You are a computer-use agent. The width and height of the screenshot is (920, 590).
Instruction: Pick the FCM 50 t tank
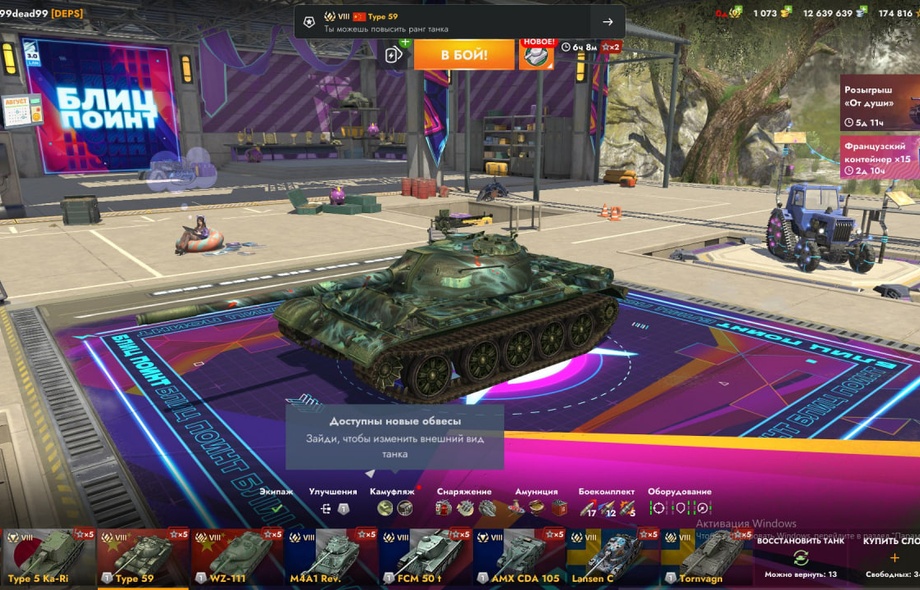(x=418, y=558)
